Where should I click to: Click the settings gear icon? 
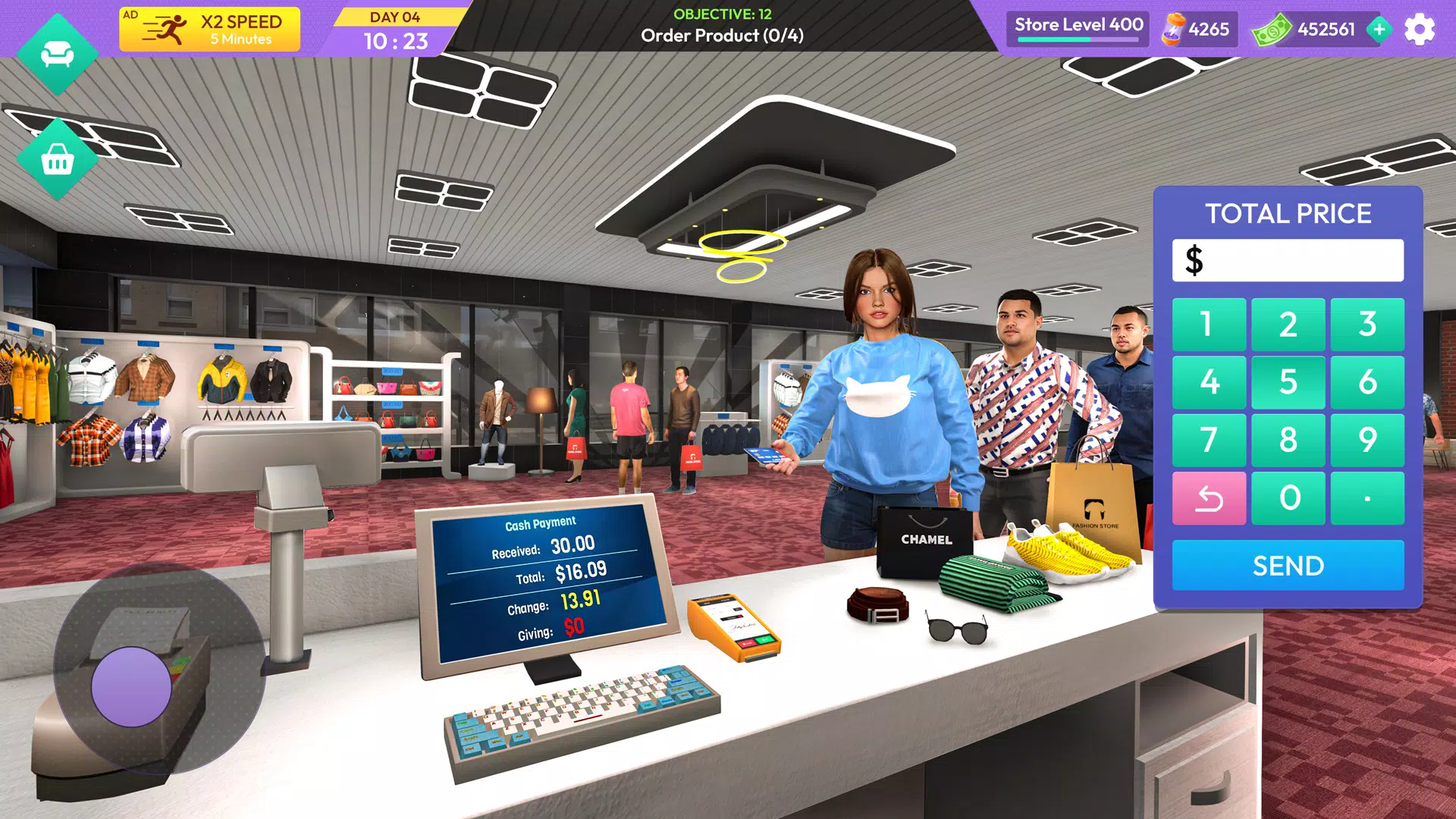[x=1420, y=30]
